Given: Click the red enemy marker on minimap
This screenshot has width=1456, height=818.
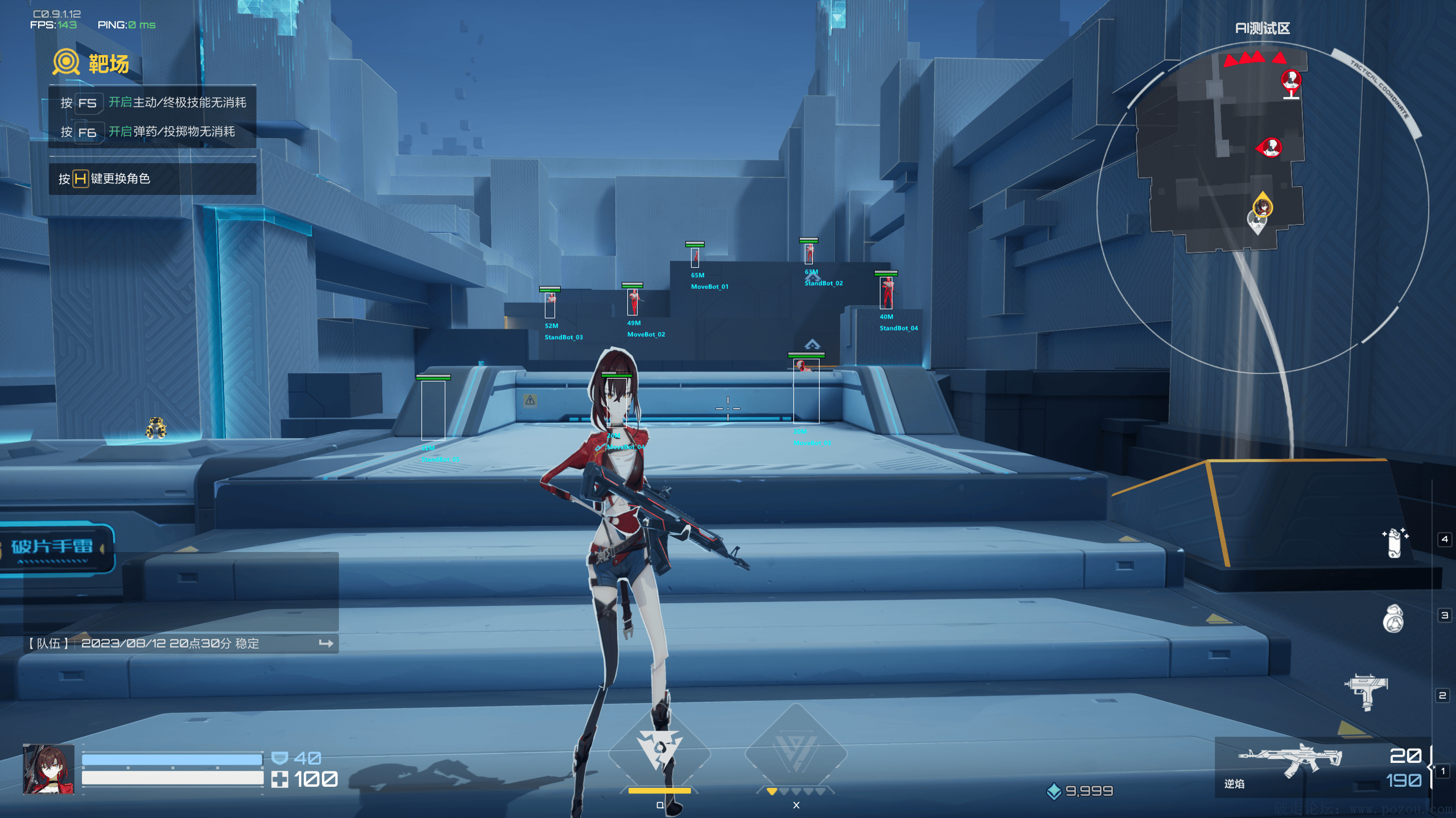Looking at the screenshot, I should (x=1271, y=148).
